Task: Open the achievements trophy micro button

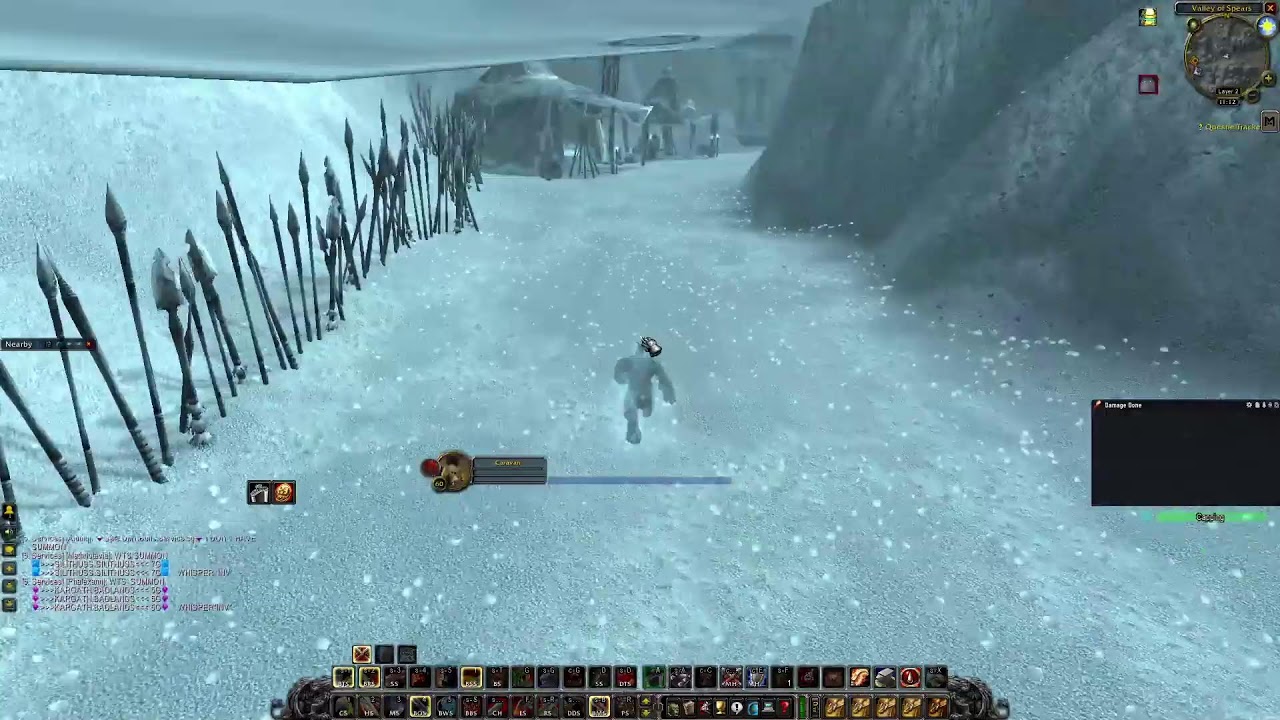Action: [720, 708]
